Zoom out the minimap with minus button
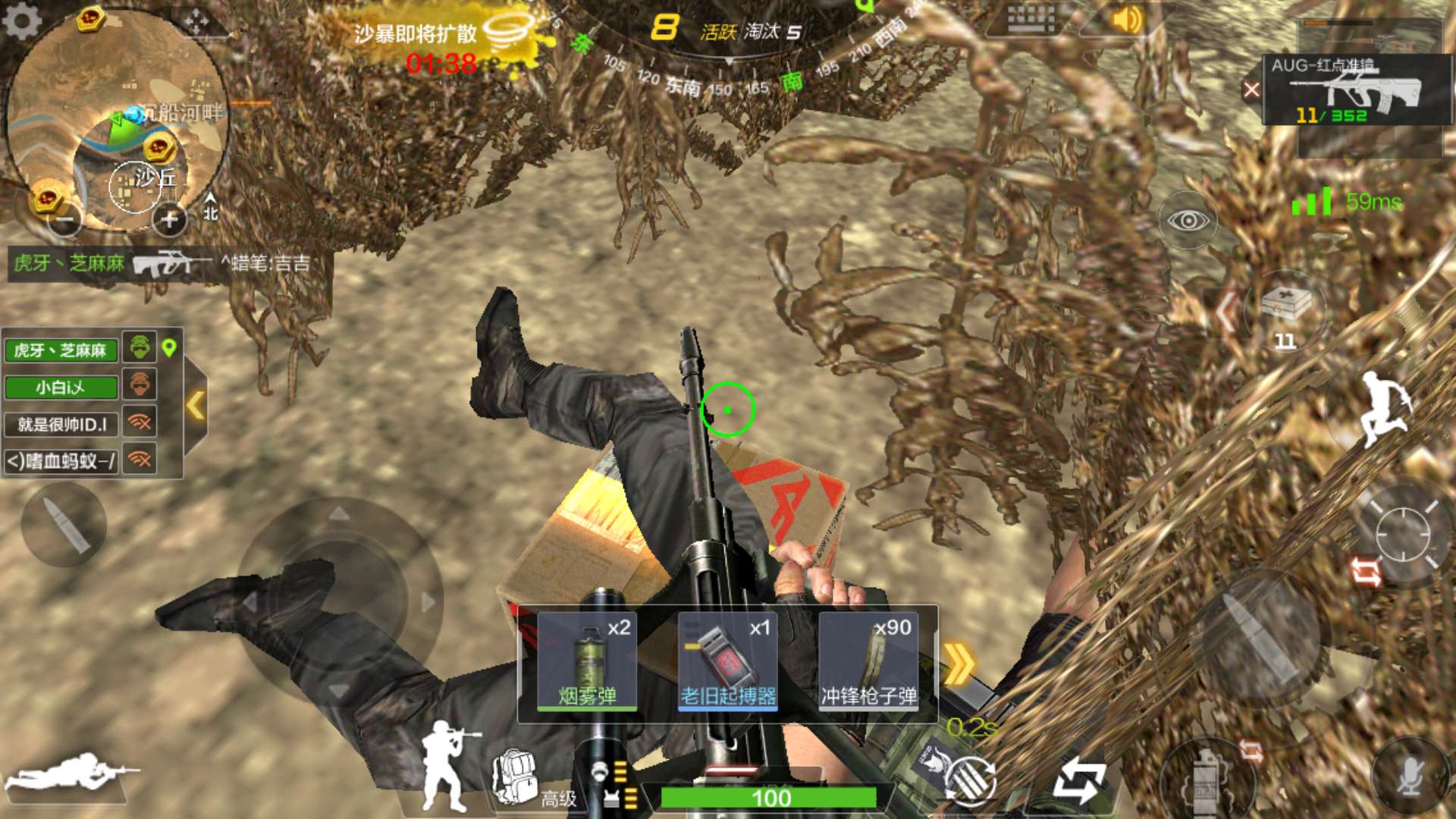This screenshot has width=1456, height=819. coord(67,220)
